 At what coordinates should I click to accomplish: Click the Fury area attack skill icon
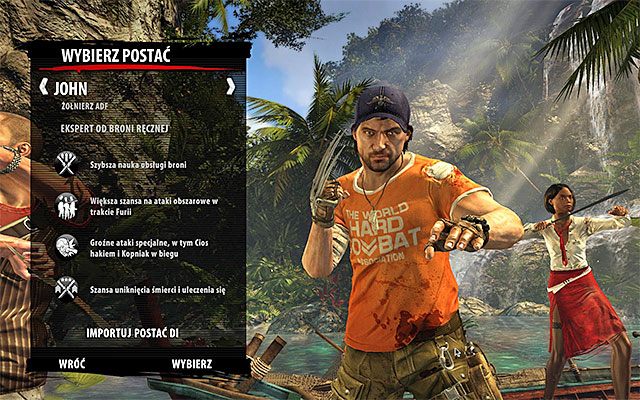click(x=68, y=206)
